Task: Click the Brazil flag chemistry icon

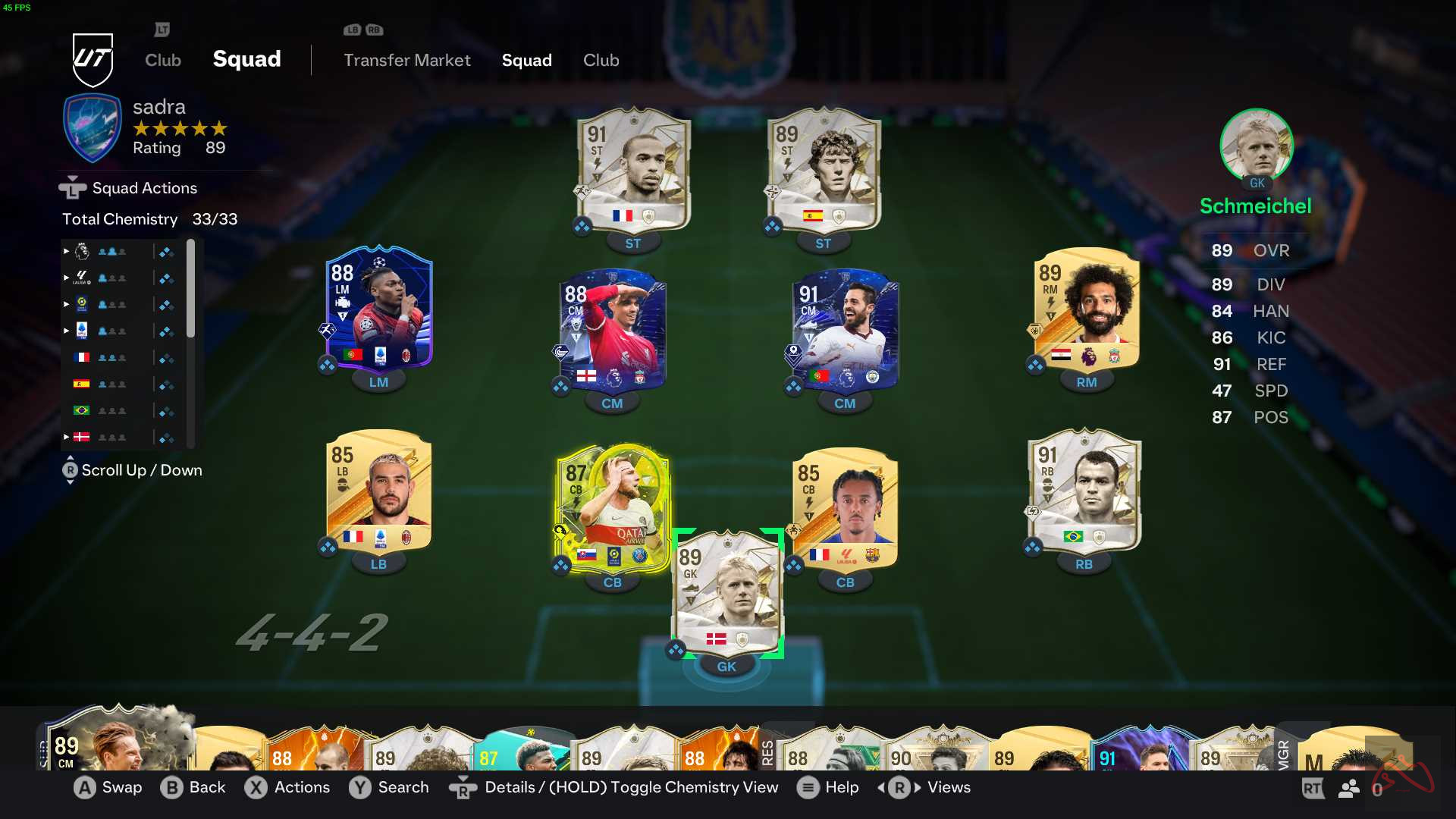Action: click(x=83, y=410)
